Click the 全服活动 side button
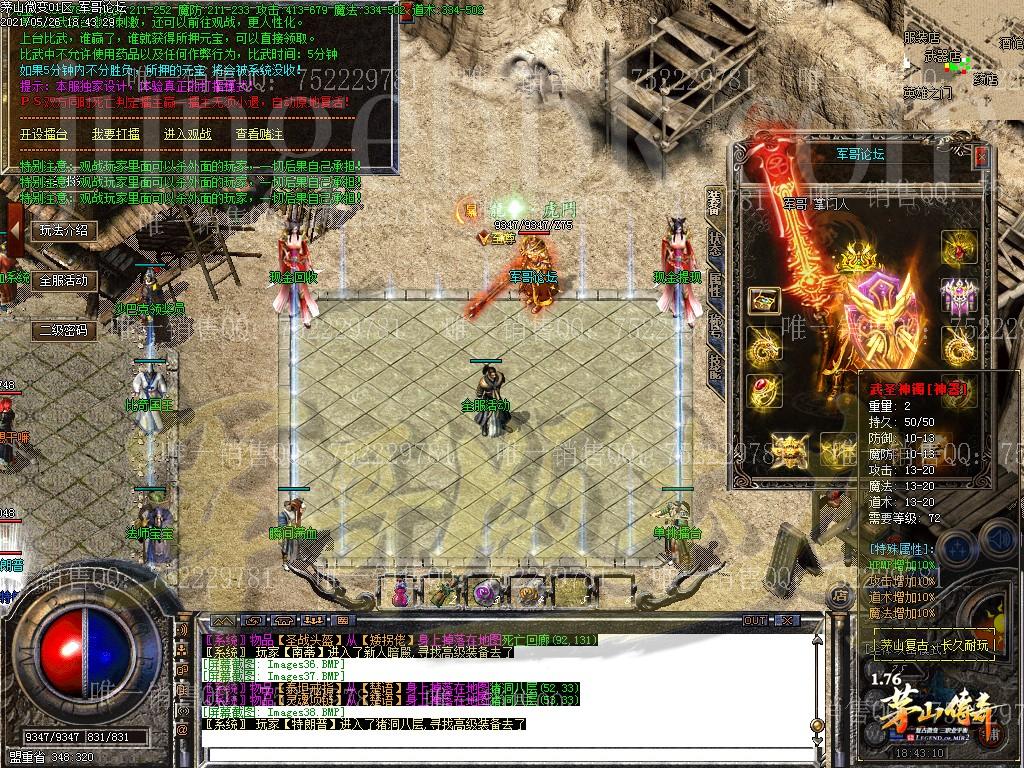 (64, 281)
